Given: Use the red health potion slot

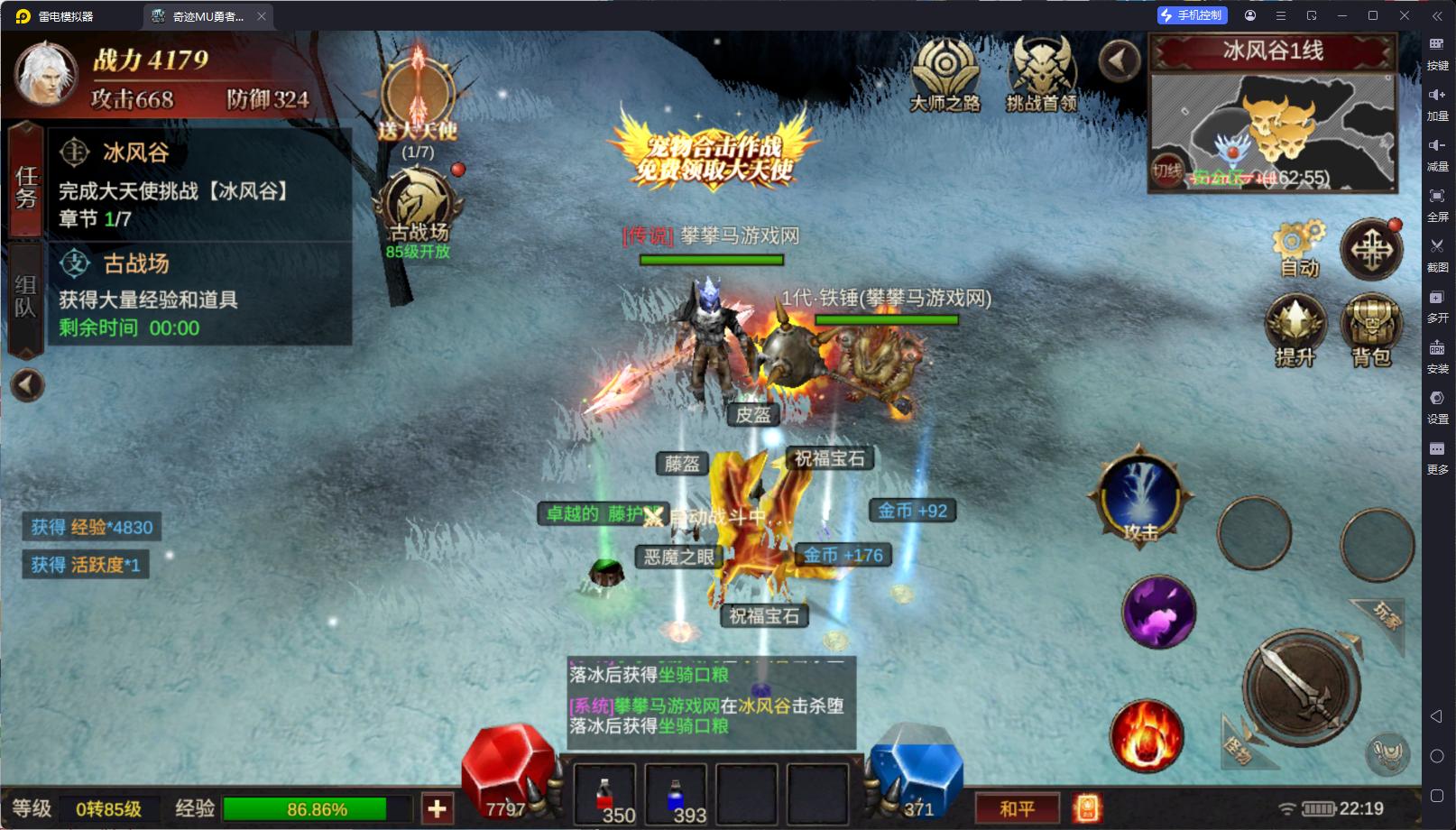Looking at the screenshot, I should point(605,794).
